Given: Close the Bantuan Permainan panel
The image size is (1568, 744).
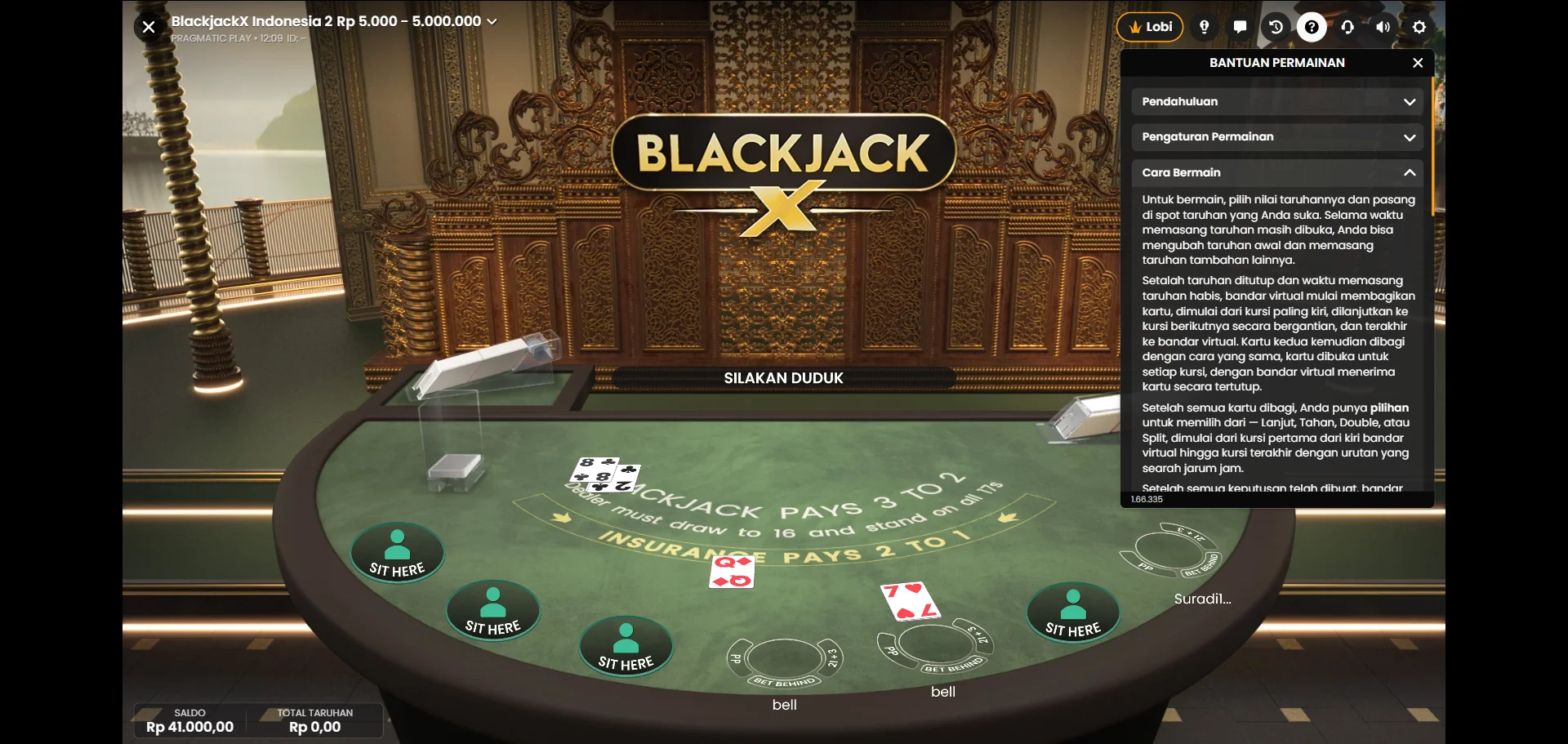Looking at the screenshot, I should [x=1418, y=62].
